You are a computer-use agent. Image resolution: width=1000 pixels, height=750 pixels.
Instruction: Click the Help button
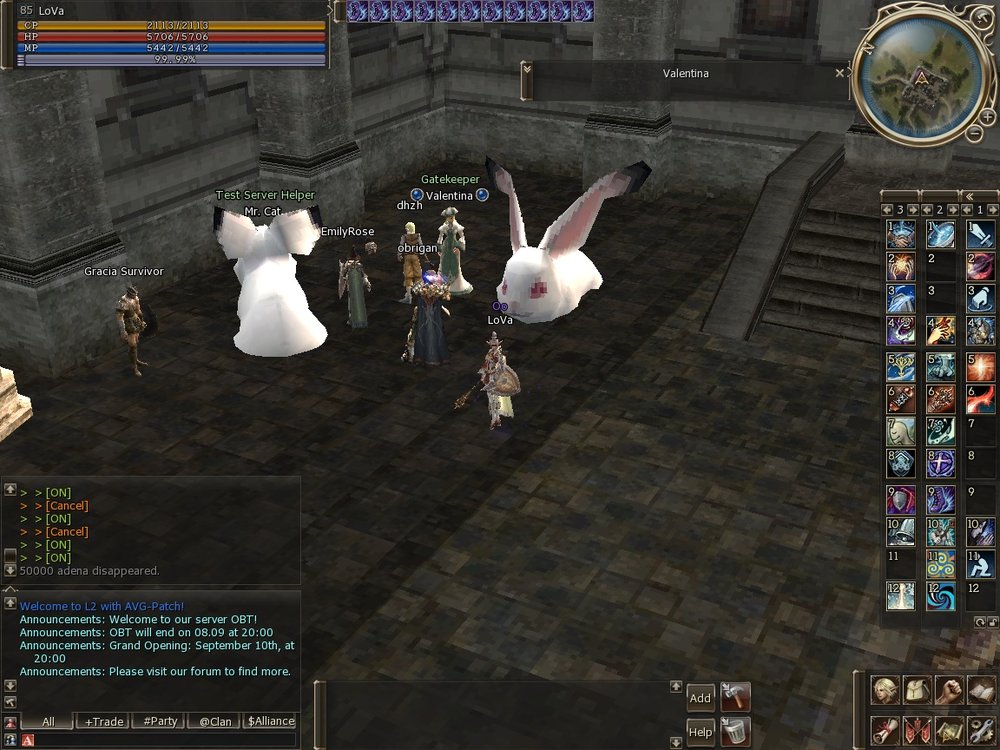[x=701, y=732]
